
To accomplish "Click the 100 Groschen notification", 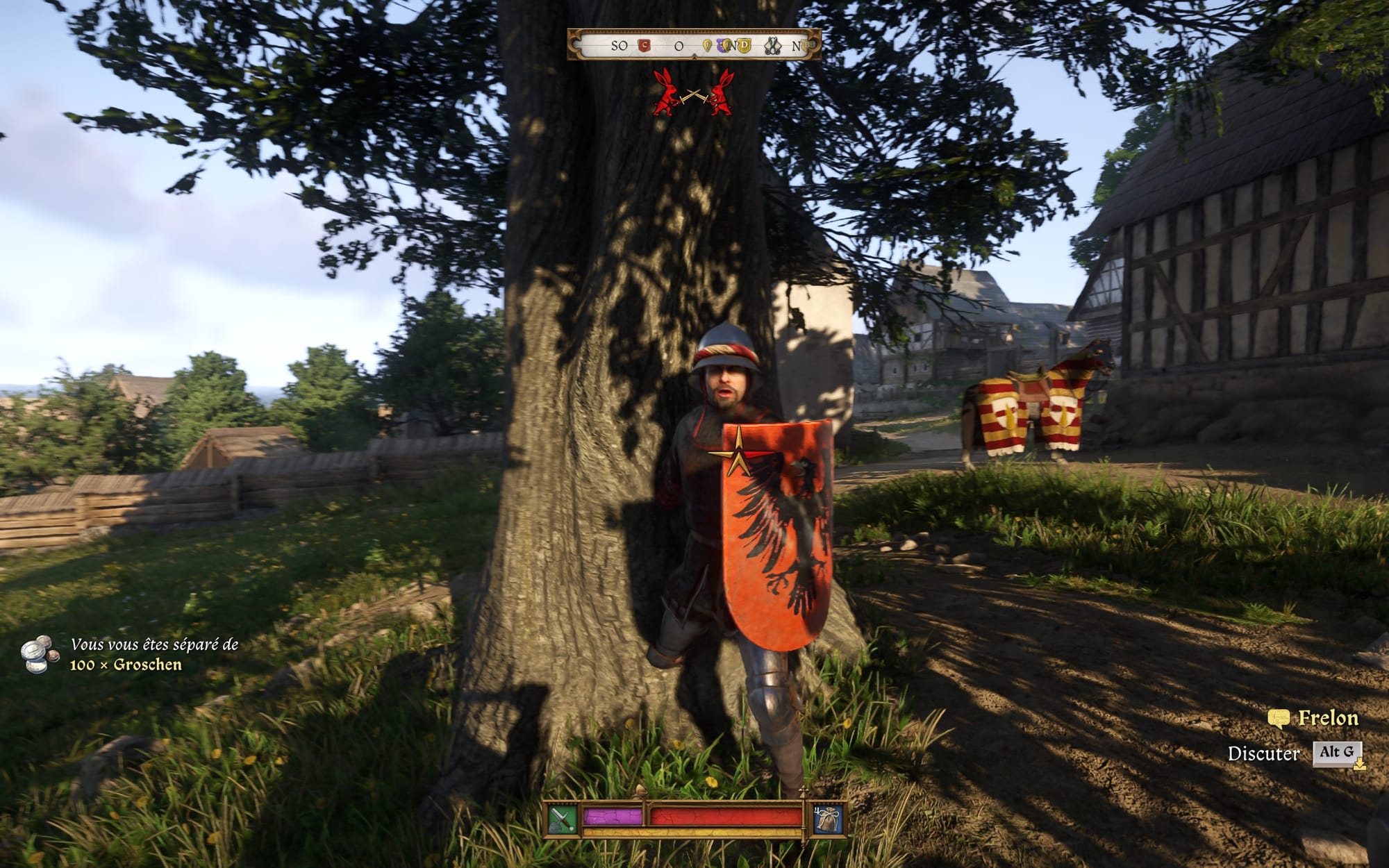I will click(125, 654).
